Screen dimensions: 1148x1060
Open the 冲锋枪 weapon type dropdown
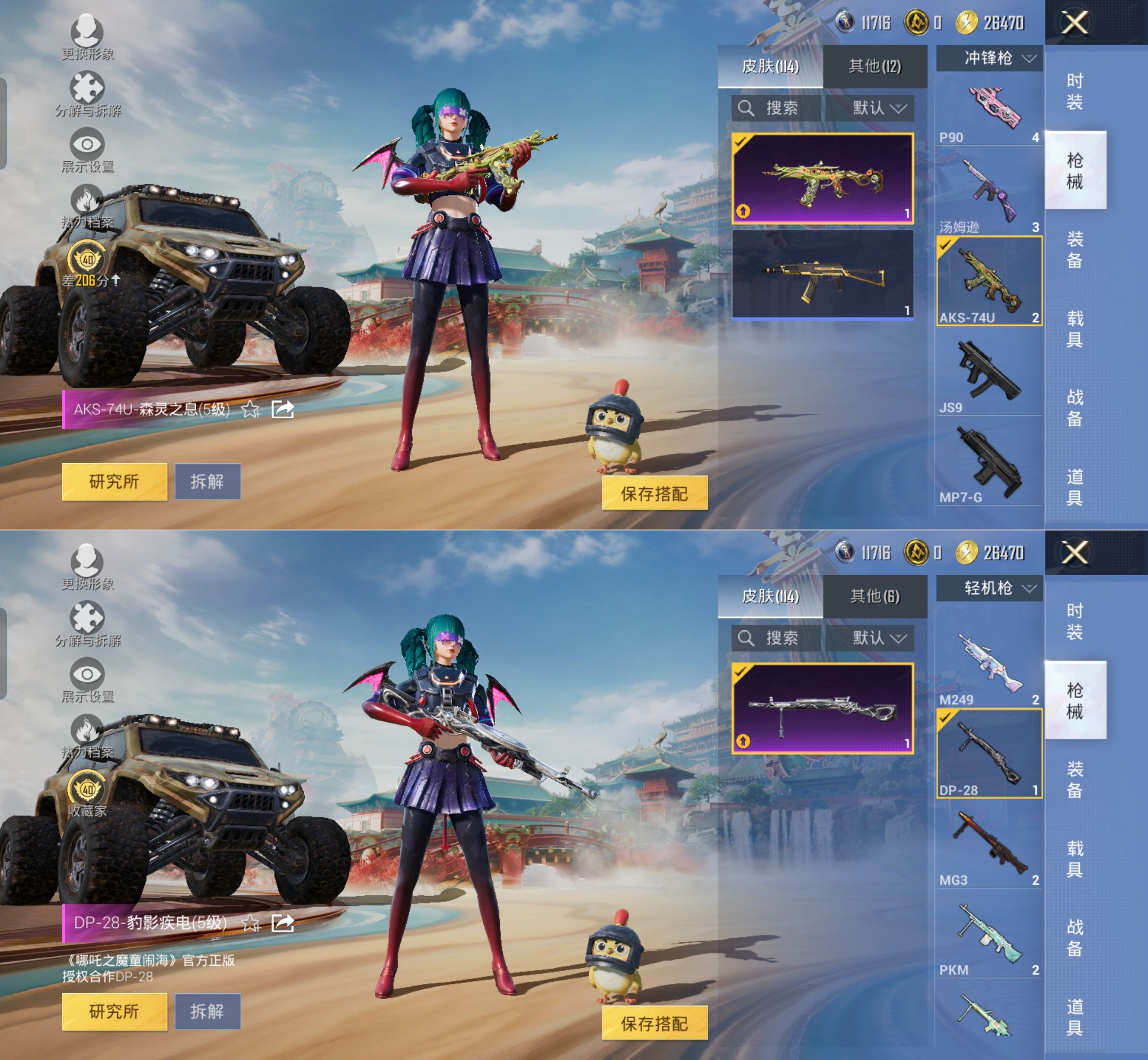tap(989, 58)
